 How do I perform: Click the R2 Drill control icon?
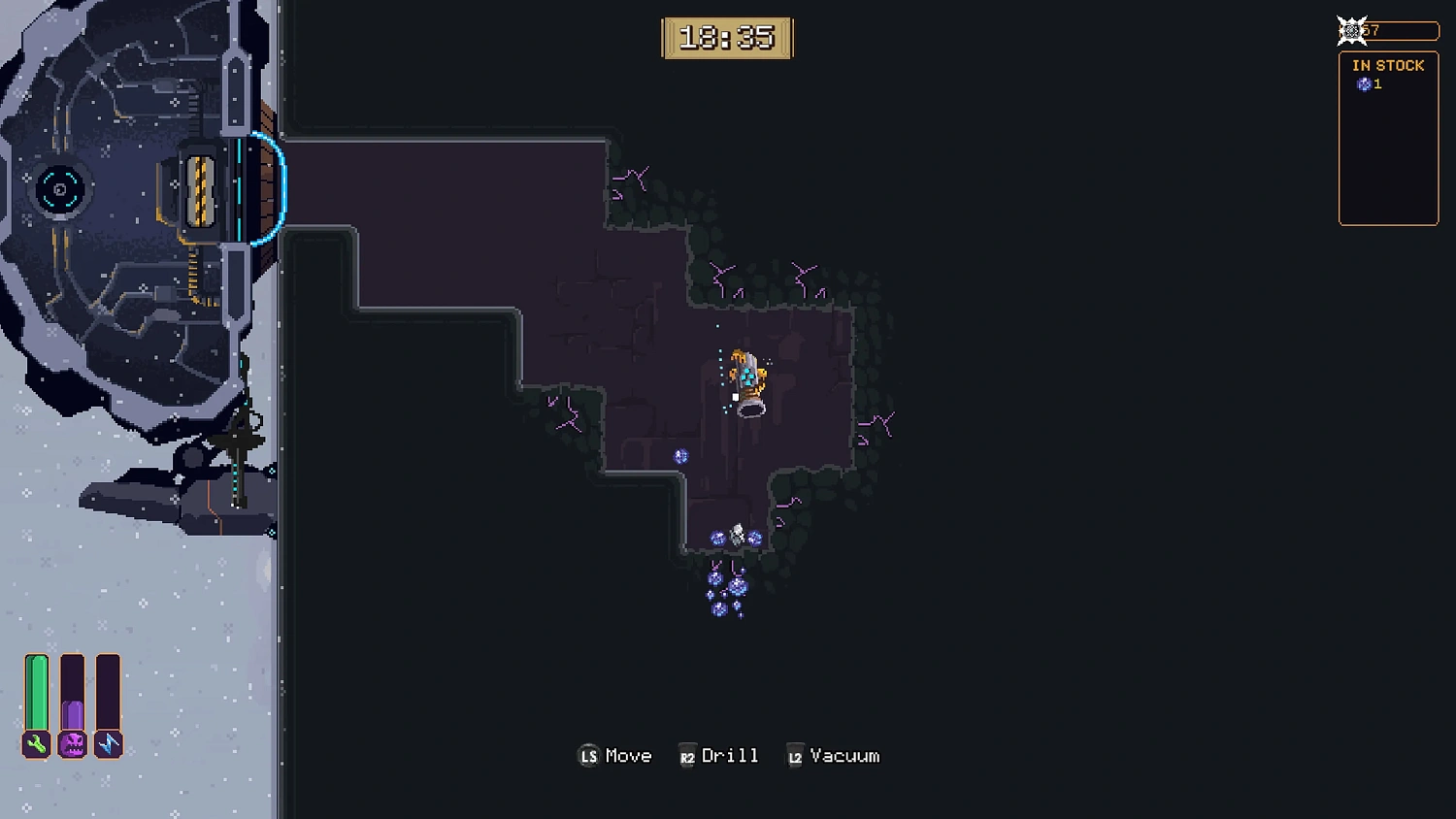point(688,755)
